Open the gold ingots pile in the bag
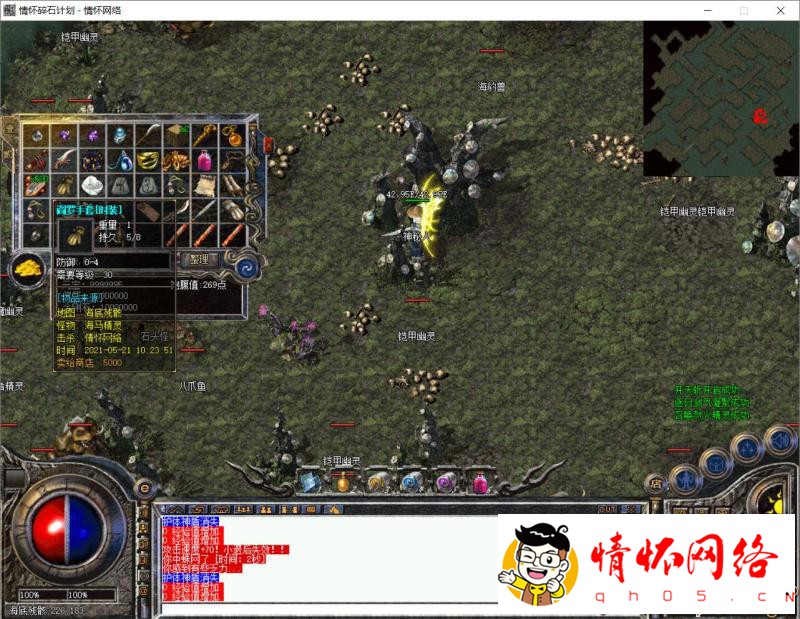This screenshot has width=800, height=619. click(27, 267)
